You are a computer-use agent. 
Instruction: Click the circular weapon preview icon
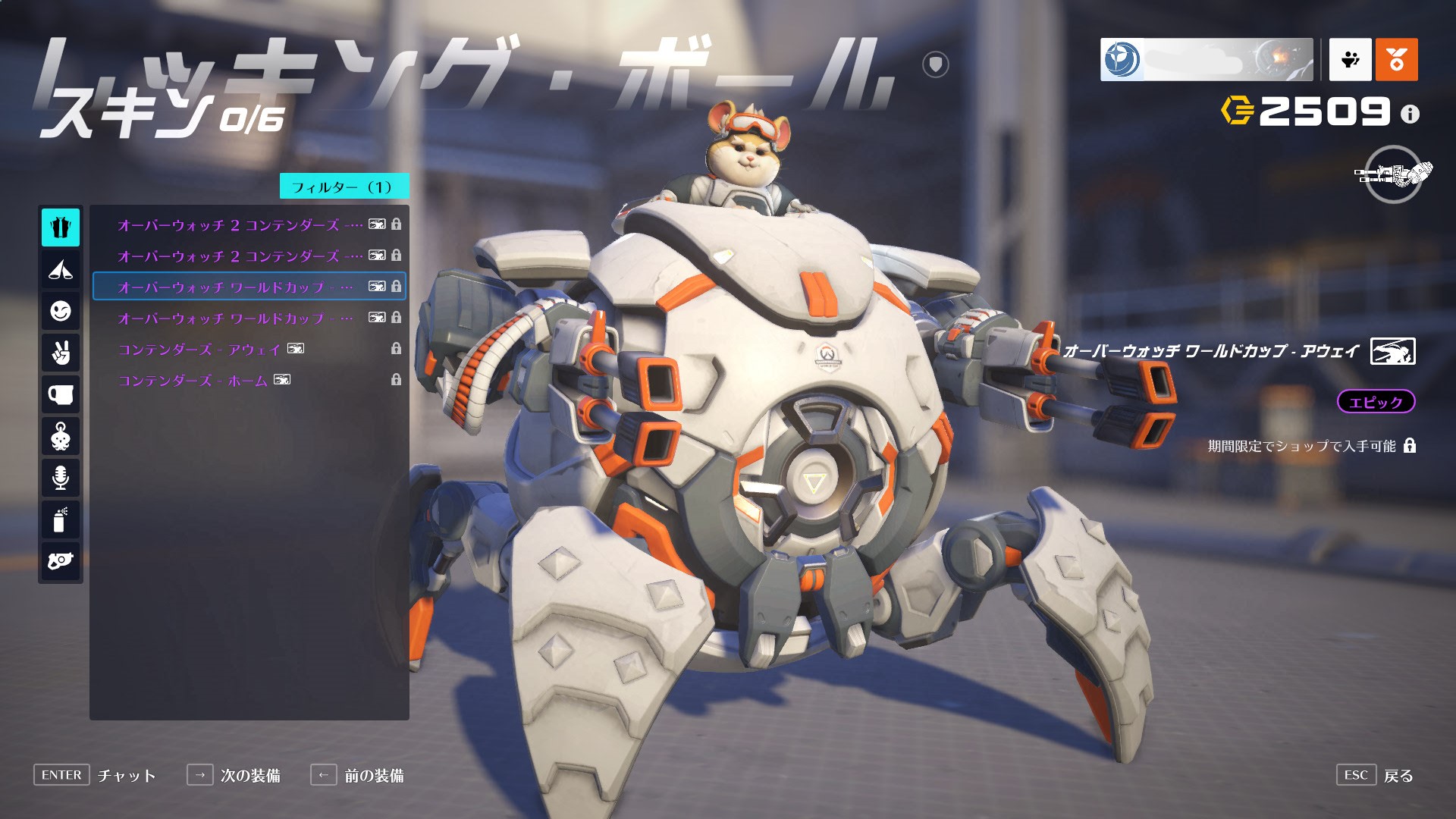point(1393,174)
